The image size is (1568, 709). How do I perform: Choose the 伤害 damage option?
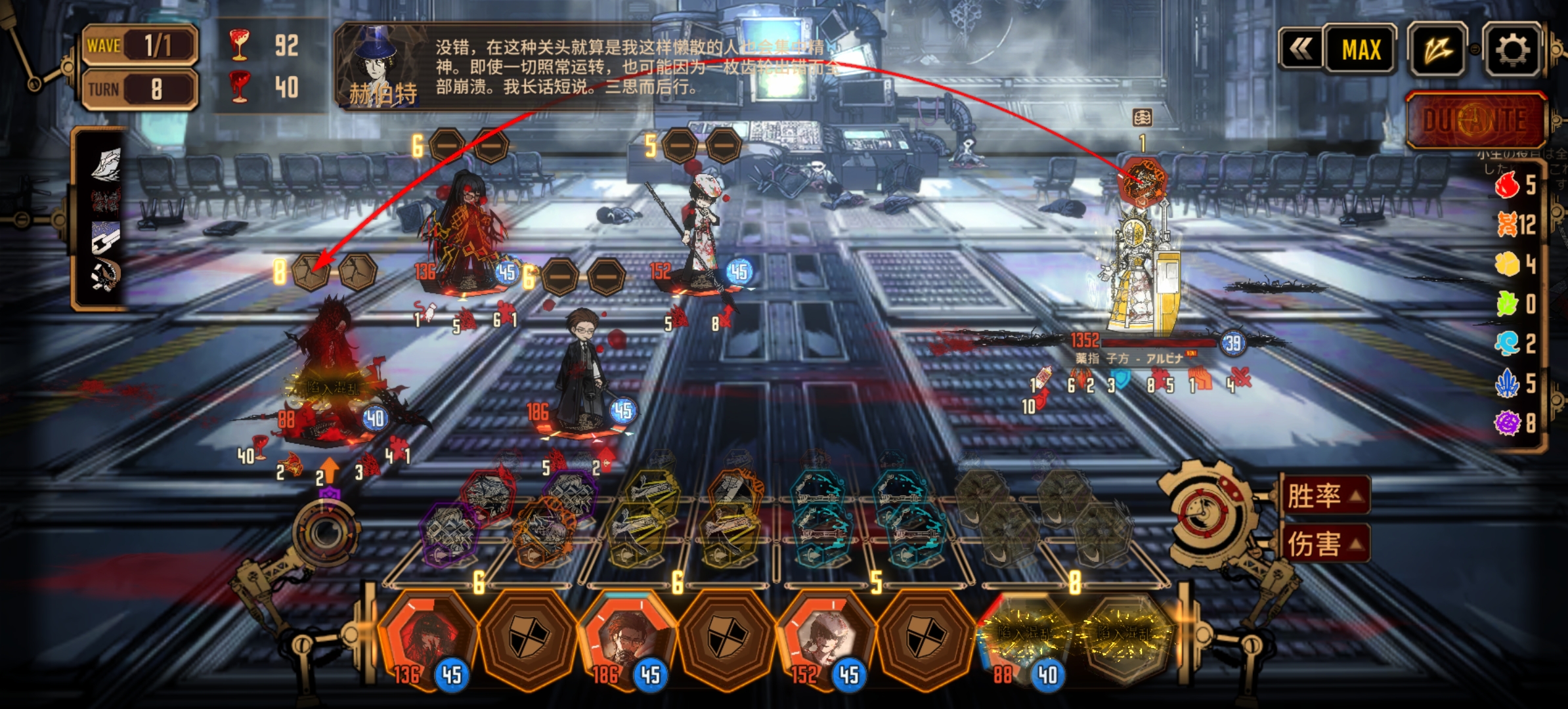[x=1324, y=544]
